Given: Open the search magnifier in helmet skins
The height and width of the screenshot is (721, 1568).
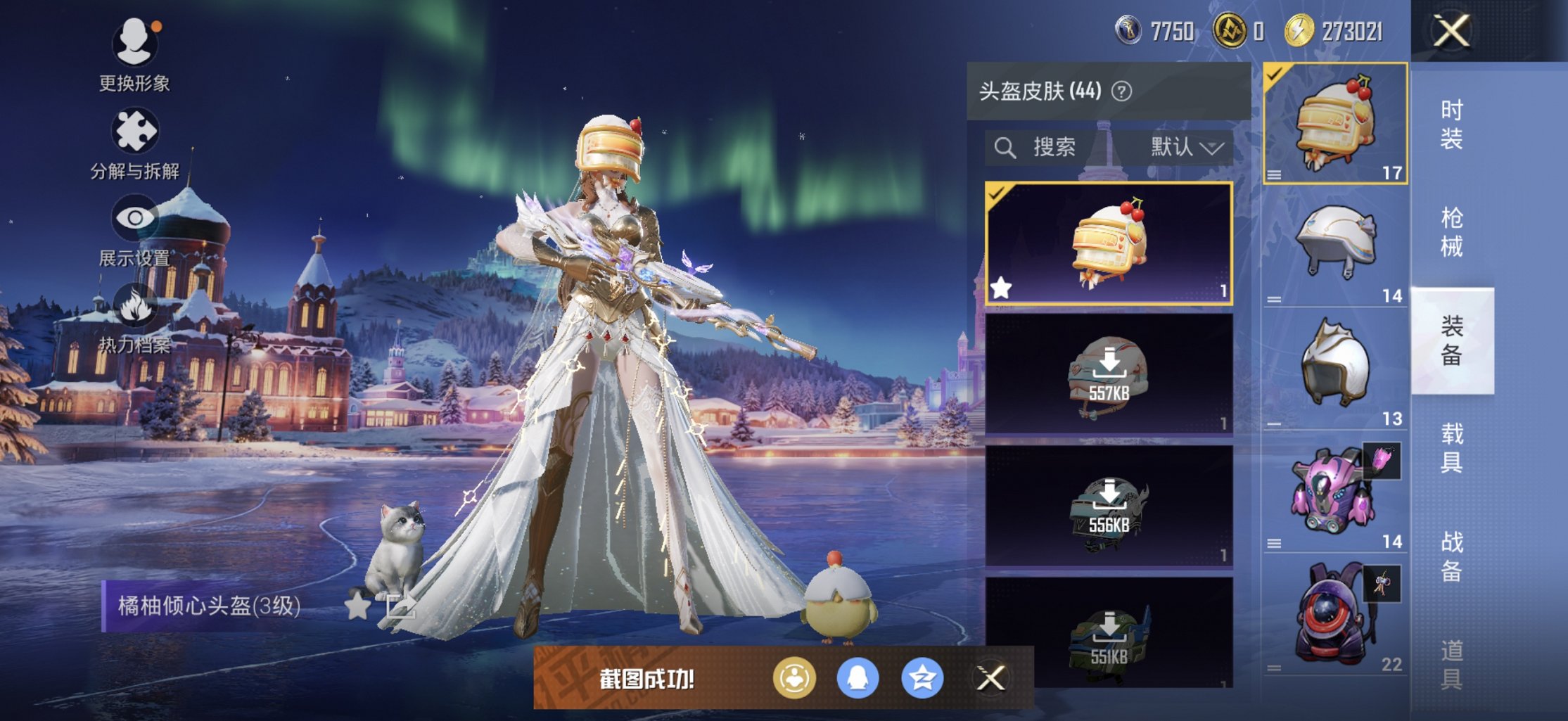Looking at the screenshot, I should pyautogui.click(x=1004, y=148).
